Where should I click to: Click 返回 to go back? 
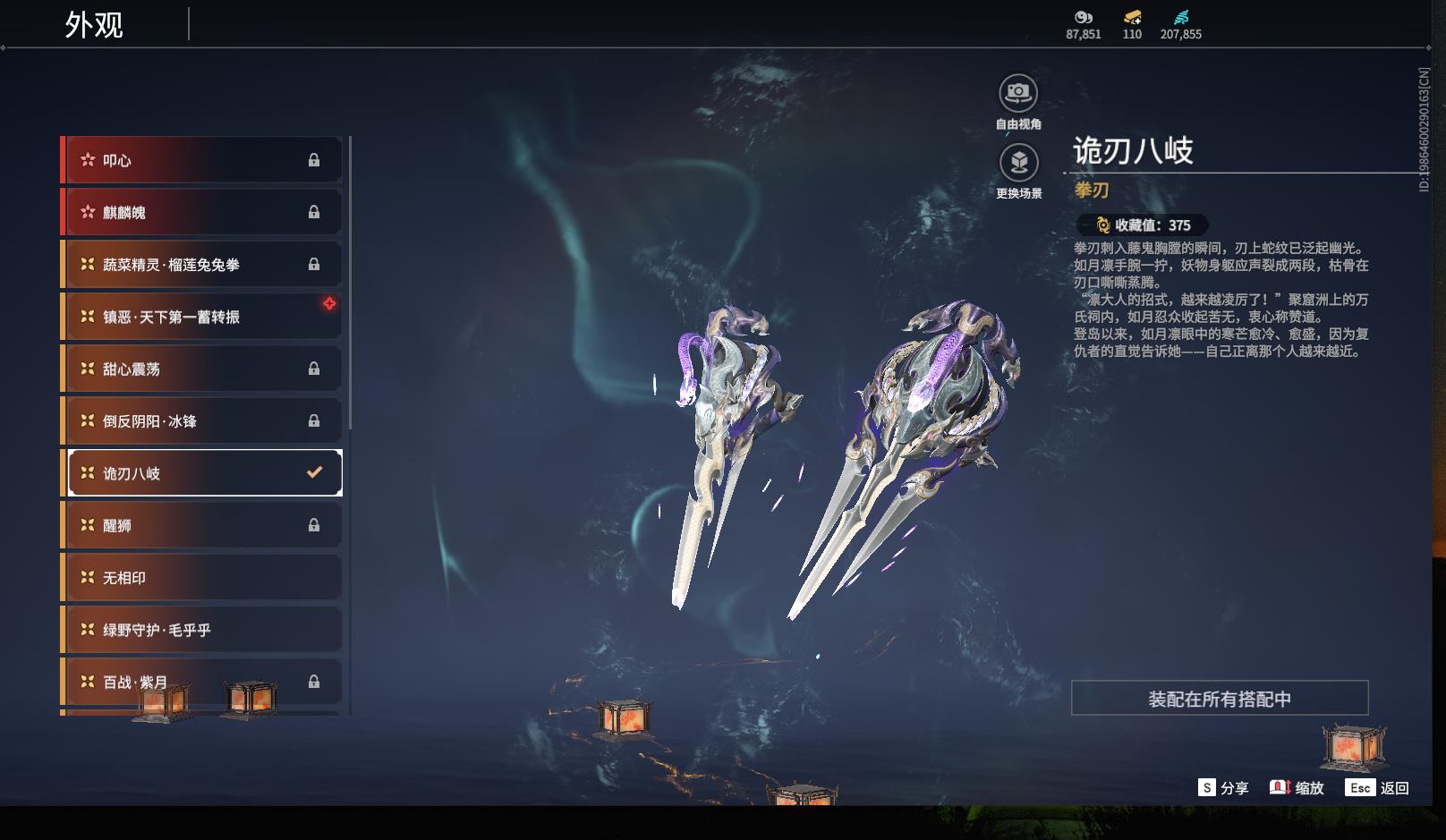tap(1379, 788)
